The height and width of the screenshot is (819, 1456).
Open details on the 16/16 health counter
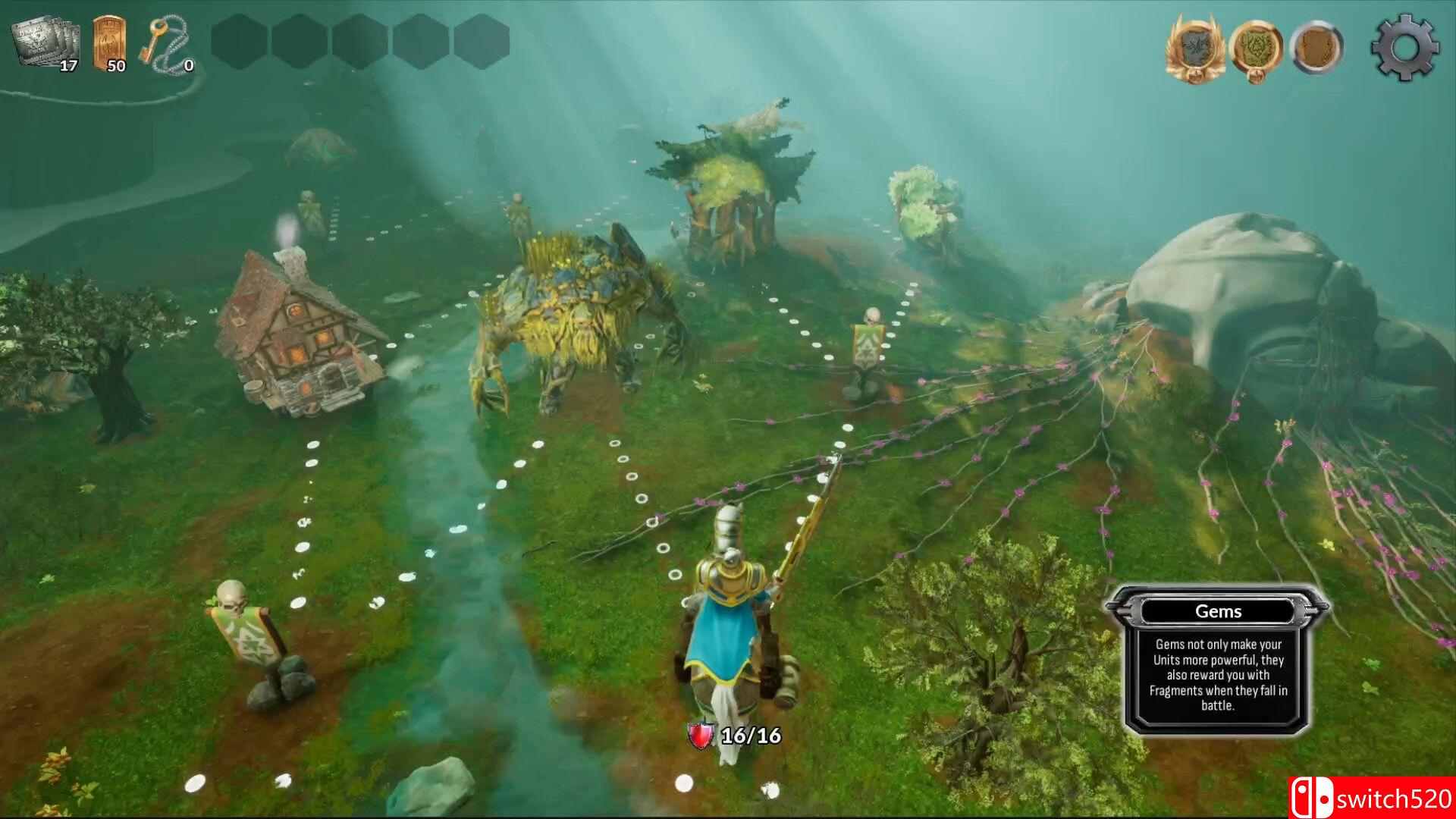tap(749, 735)
